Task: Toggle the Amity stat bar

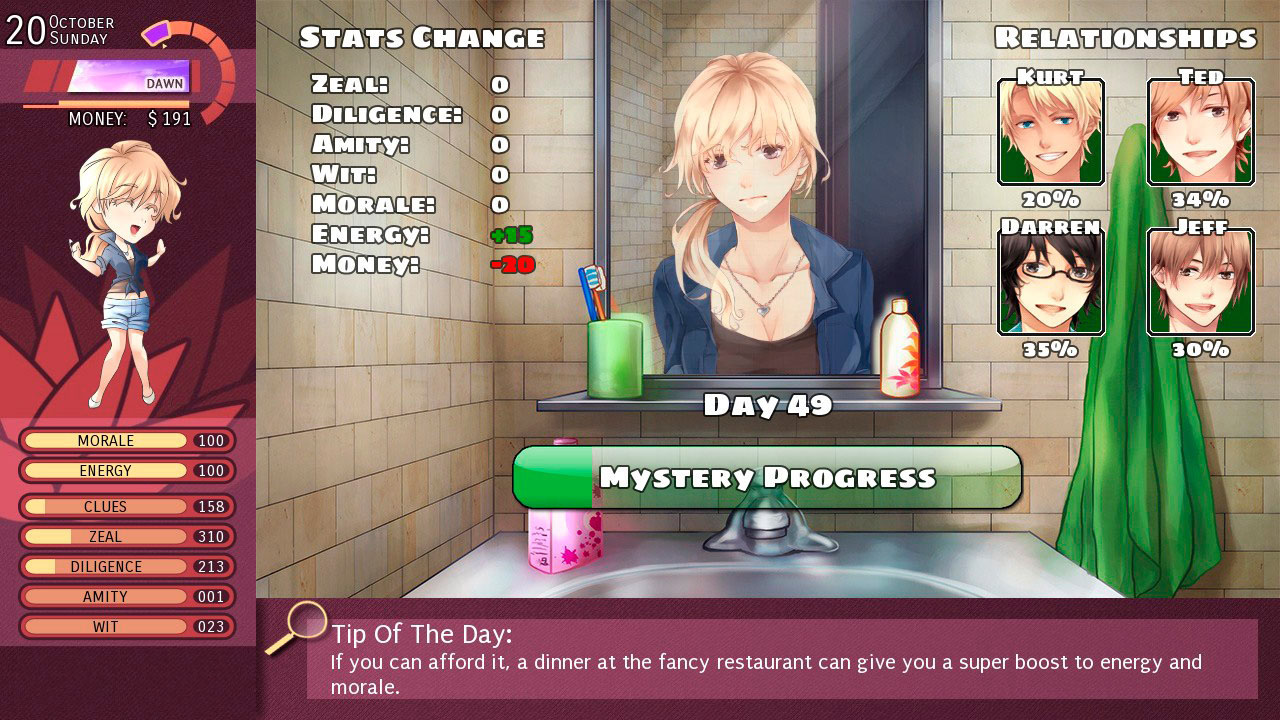Action: tap(128, 596)
